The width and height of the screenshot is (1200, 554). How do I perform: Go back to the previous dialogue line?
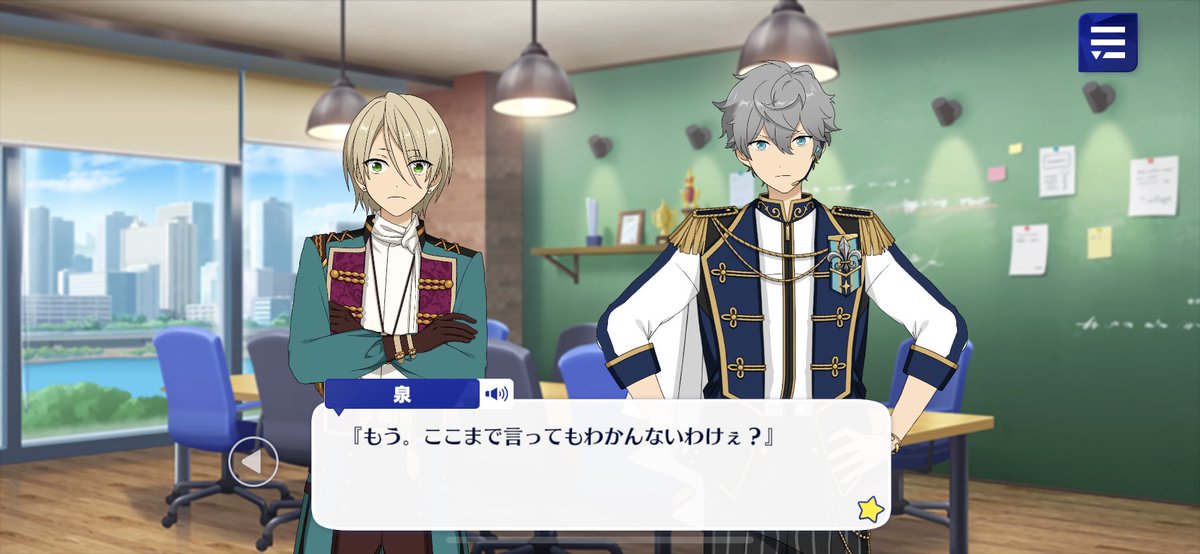pyautogui.click(x=252, y=462)
